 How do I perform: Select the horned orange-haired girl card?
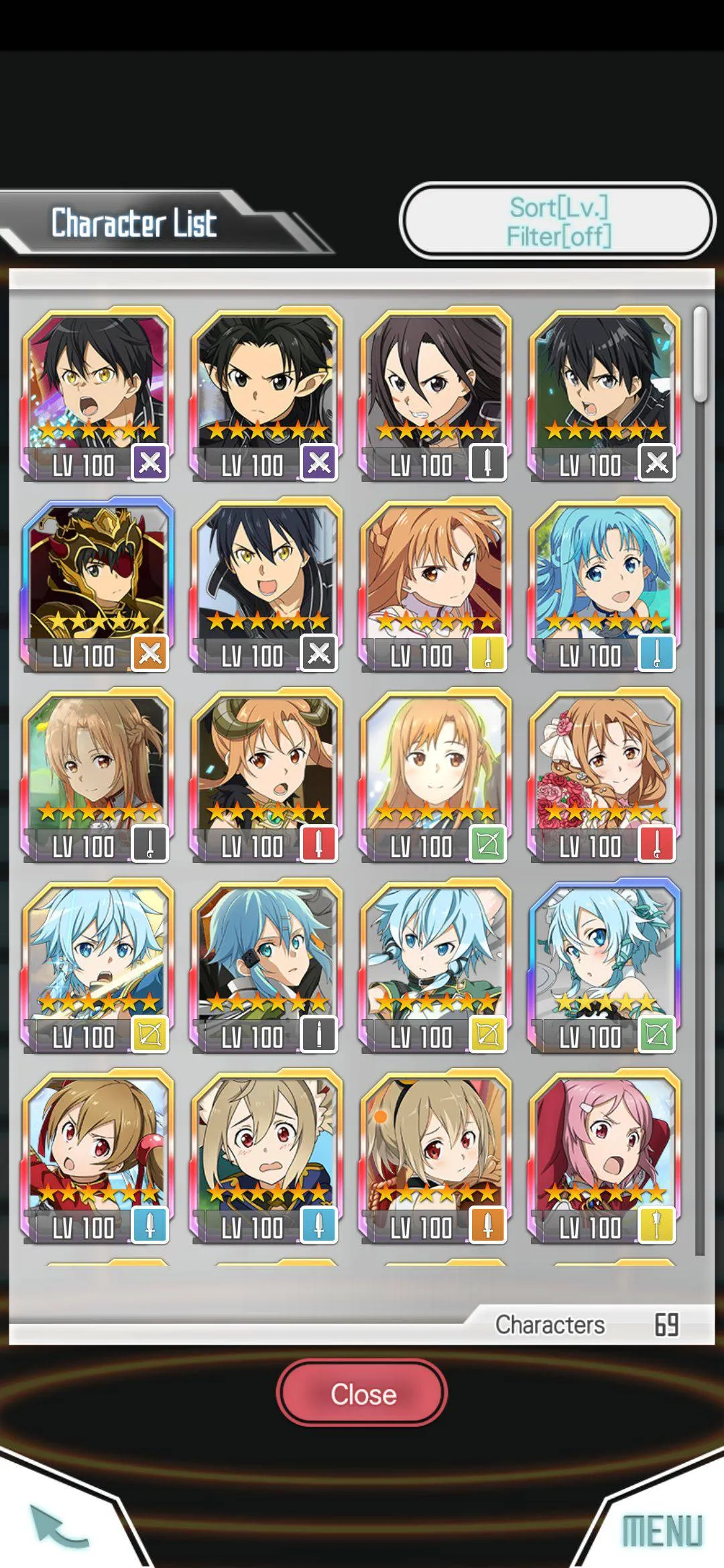coord(267,774)
